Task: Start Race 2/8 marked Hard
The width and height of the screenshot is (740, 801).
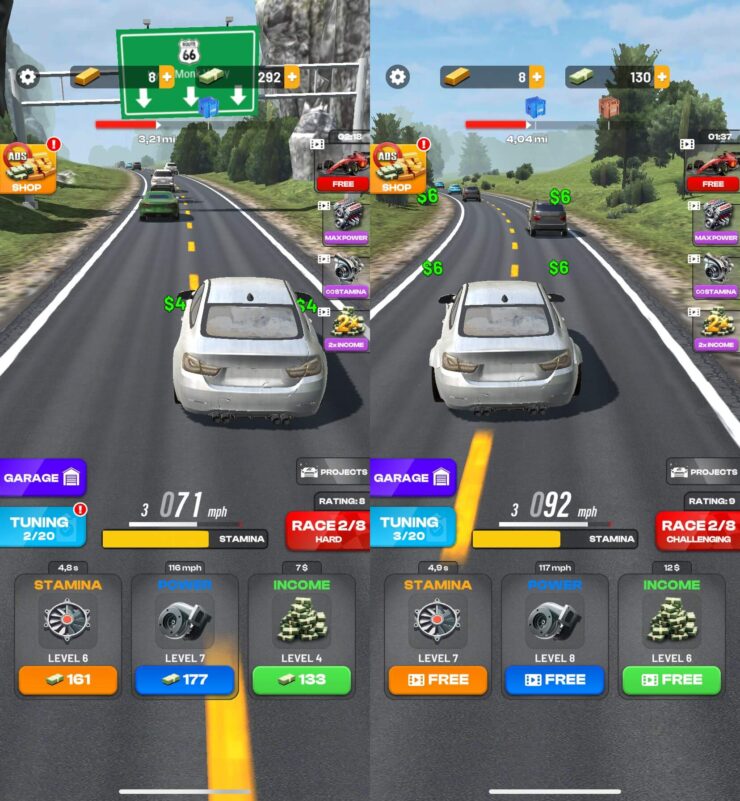Action: (328, 531)
